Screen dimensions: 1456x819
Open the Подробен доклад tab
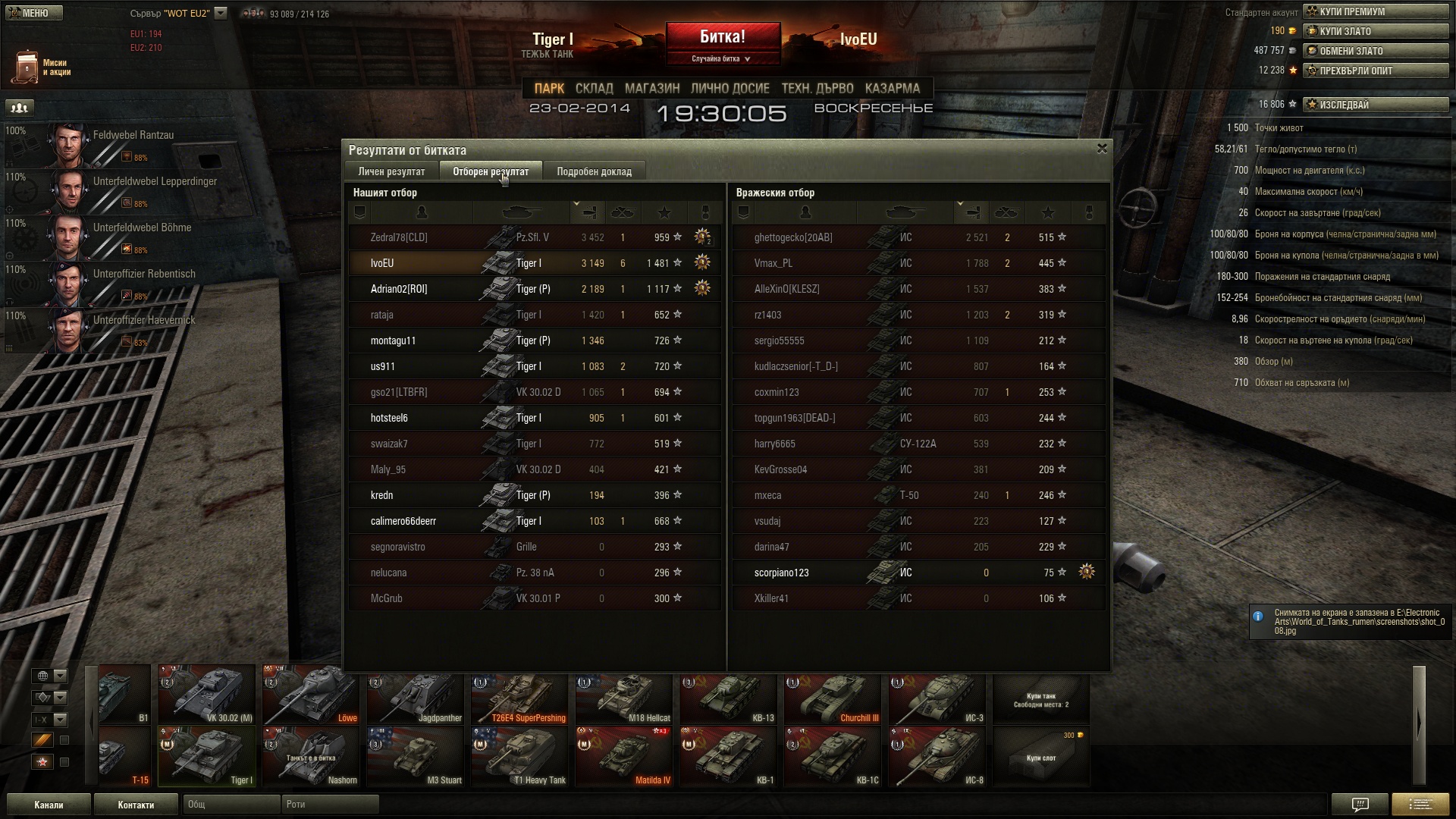594,171
